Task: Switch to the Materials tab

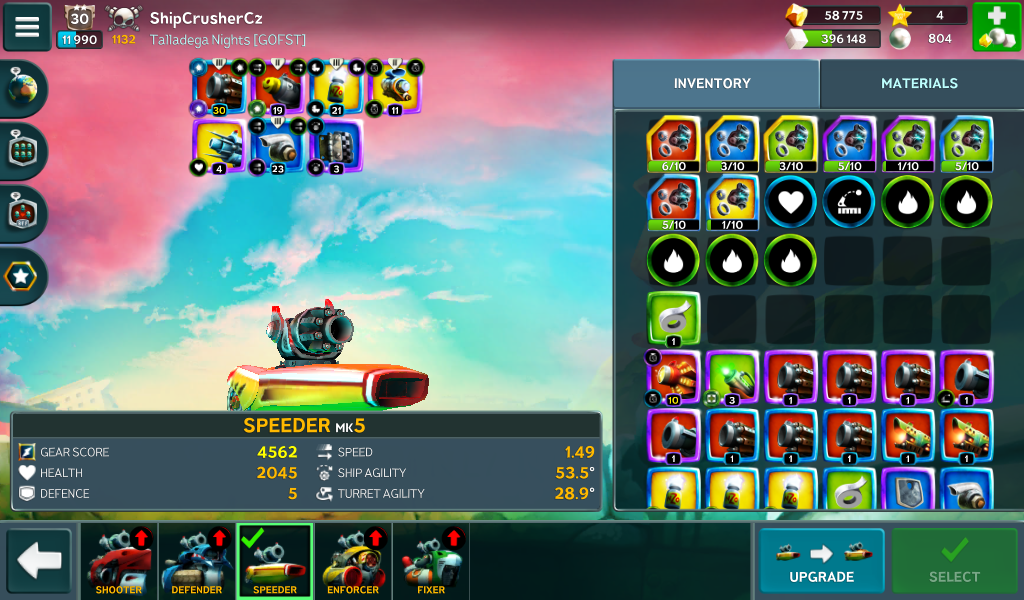Action: (x=919, y=84)
